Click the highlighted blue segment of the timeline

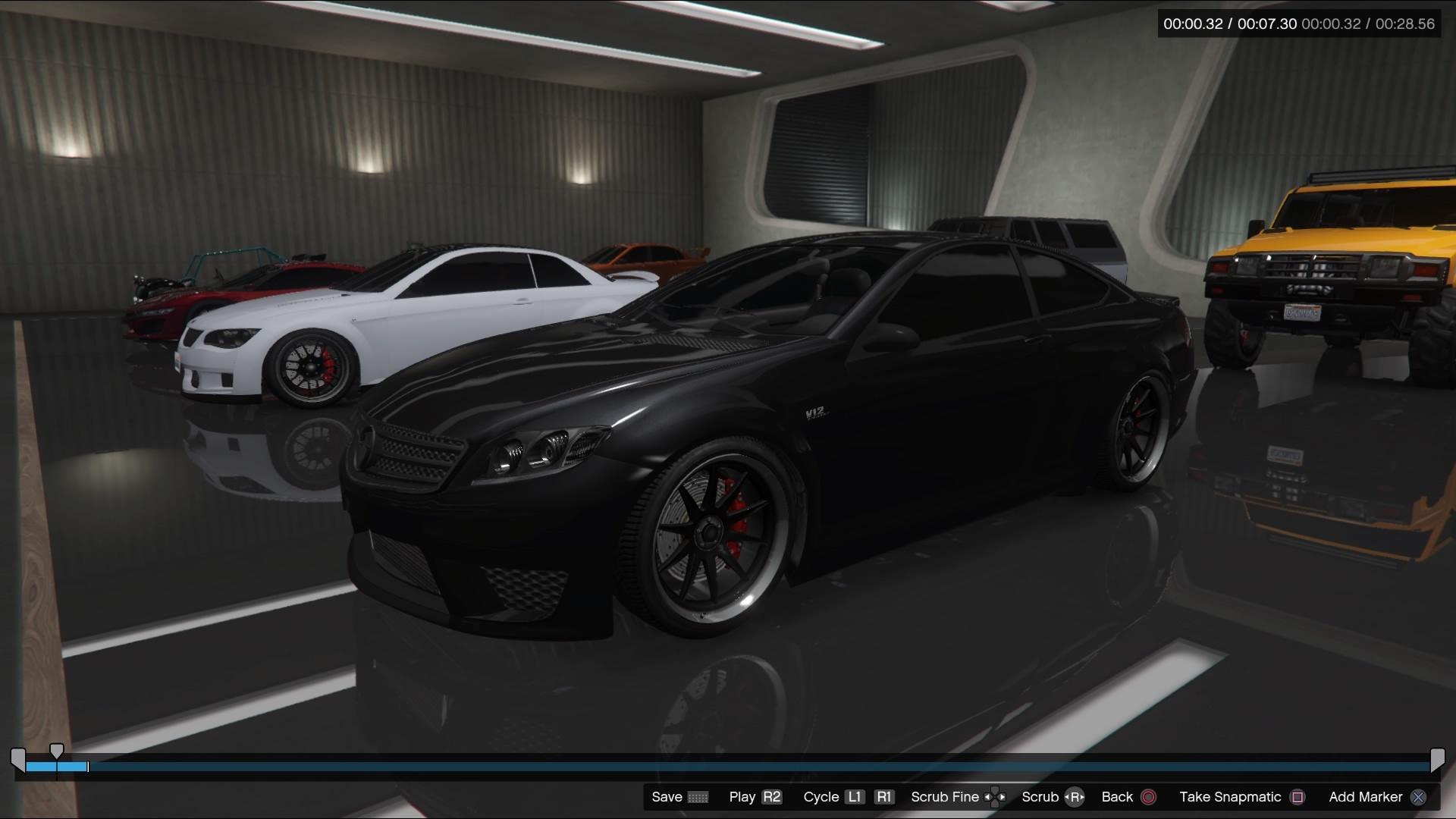click(x=57, y=767)
